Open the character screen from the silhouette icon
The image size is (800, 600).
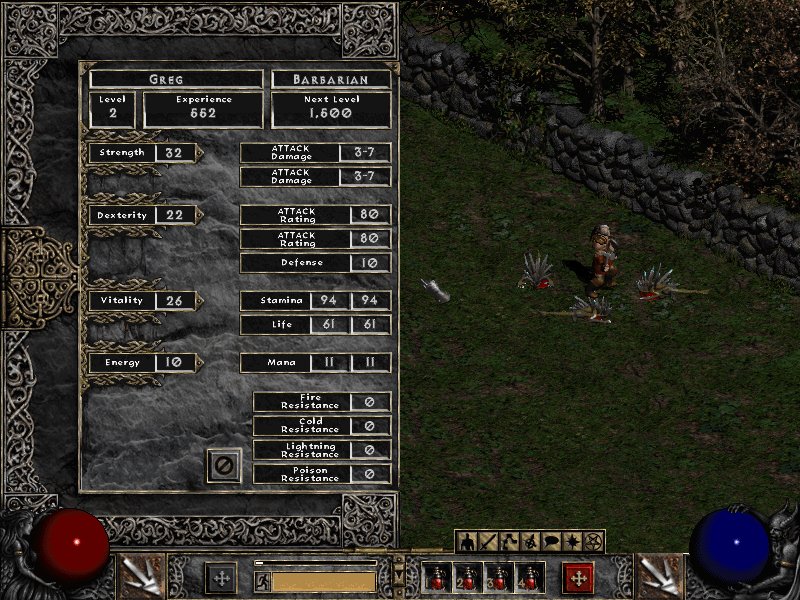pyautogui.click(x=467, y=542)
